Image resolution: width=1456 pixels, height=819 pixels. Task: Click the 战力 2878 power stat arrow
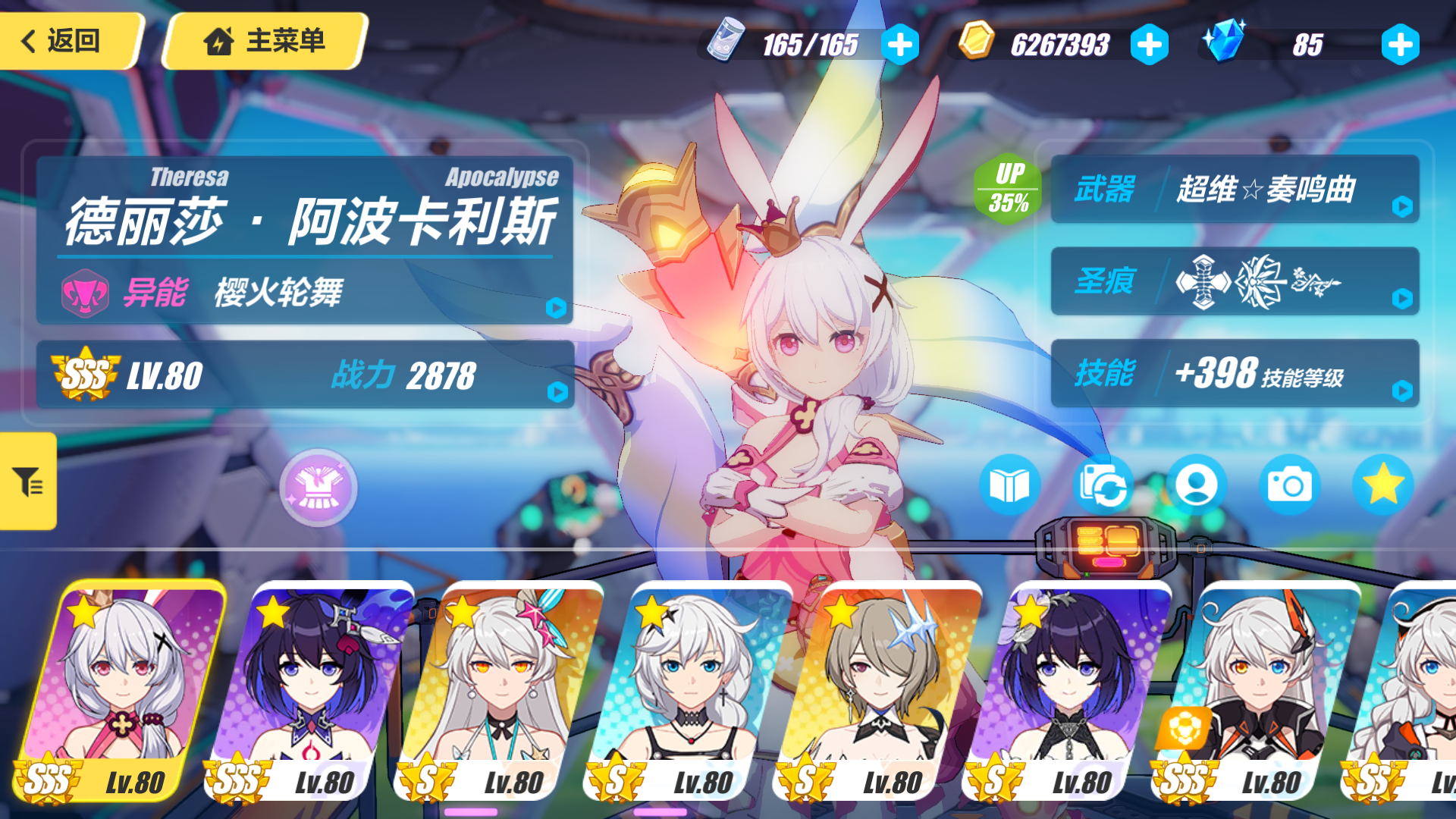(x=557, y=391)
